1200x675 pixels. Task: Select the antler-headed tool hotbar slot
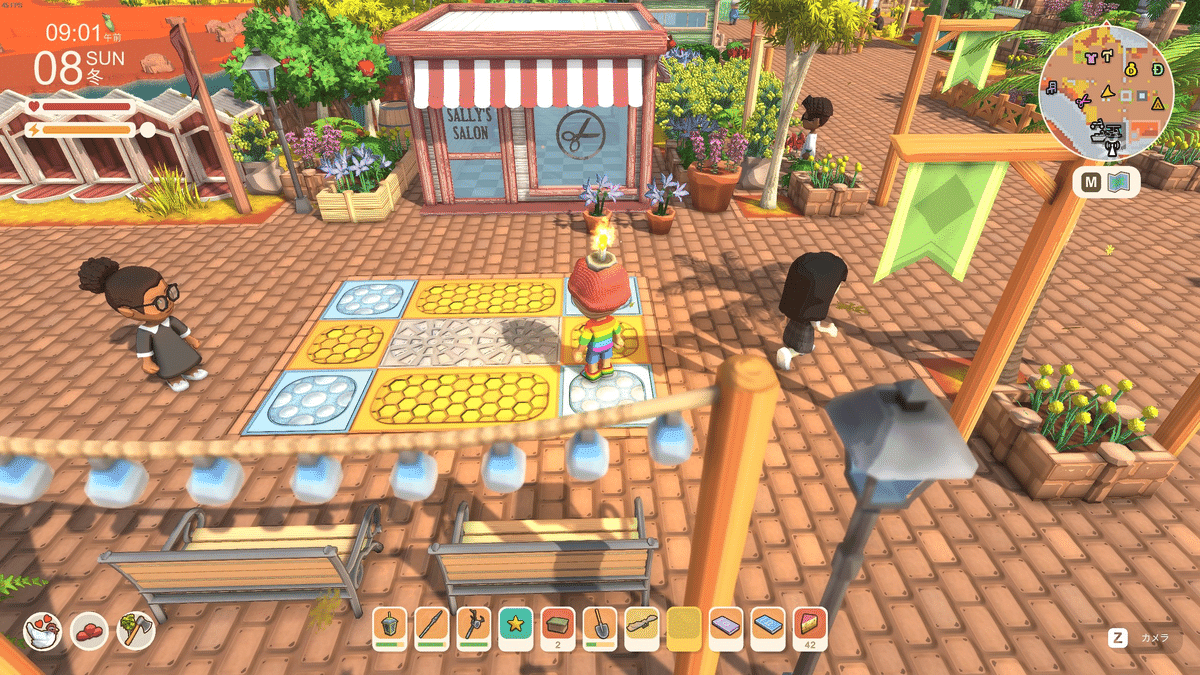(473, 628)
